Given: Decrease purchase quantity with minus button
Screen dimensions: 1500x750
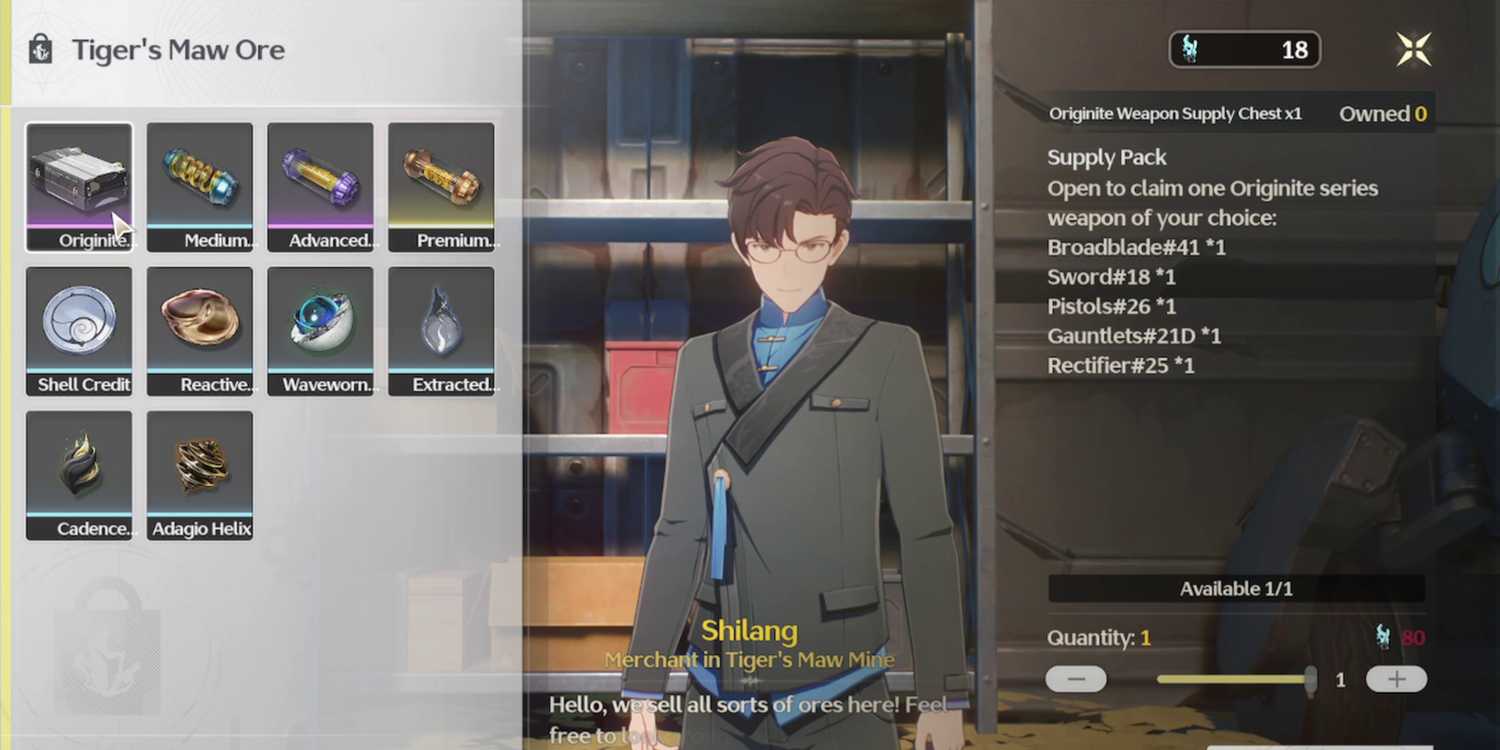Looking at the screenshot, I should pyautogui.click(x=1076, y=680).
